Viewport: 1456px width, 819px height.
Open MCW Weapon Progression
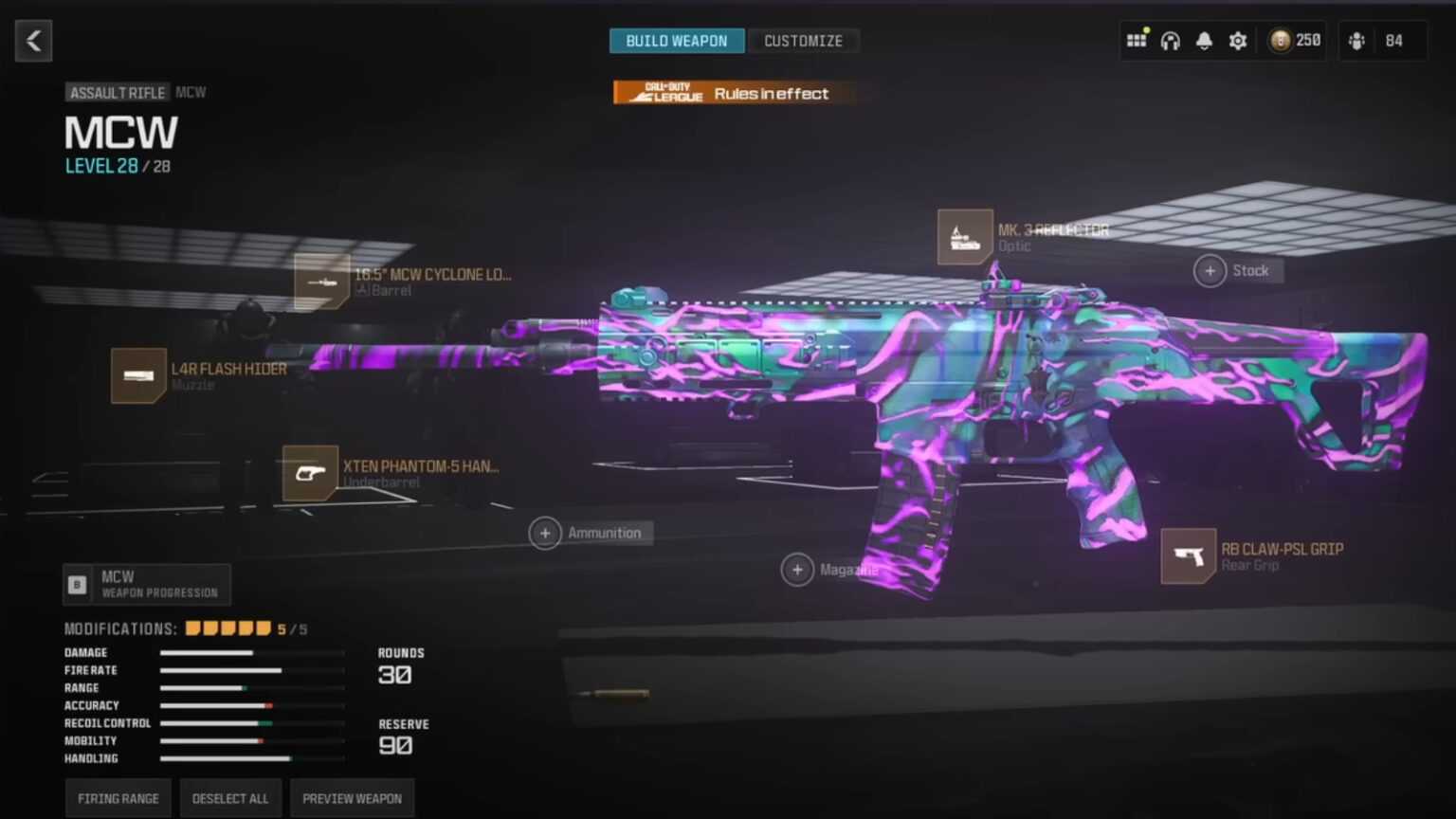pyautogui.click(x=147, y=584)
